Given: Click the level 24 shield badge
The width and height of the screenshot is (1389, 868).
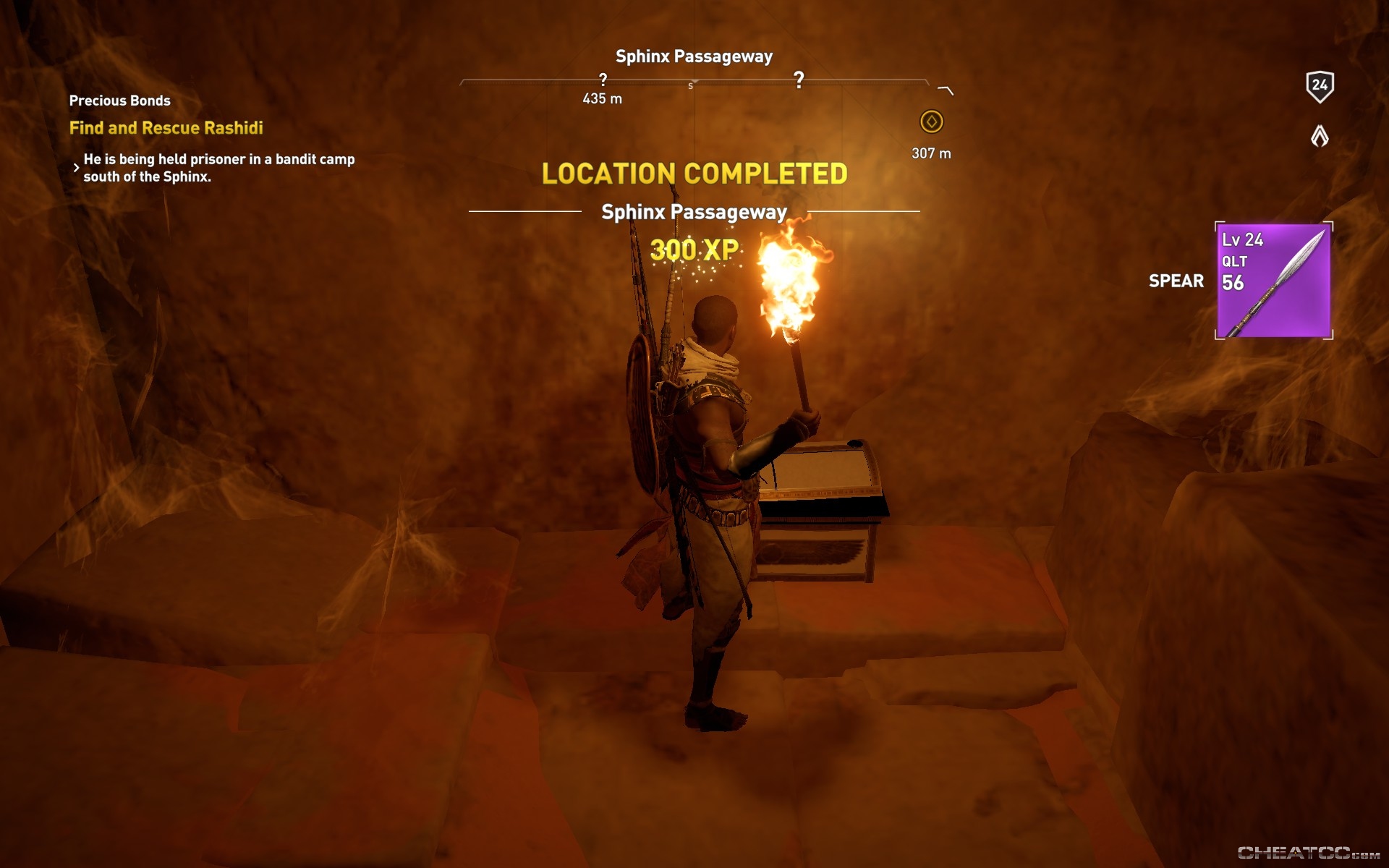Looking at the screenshot, I should pyautogui.click(x=1320, y=86).
